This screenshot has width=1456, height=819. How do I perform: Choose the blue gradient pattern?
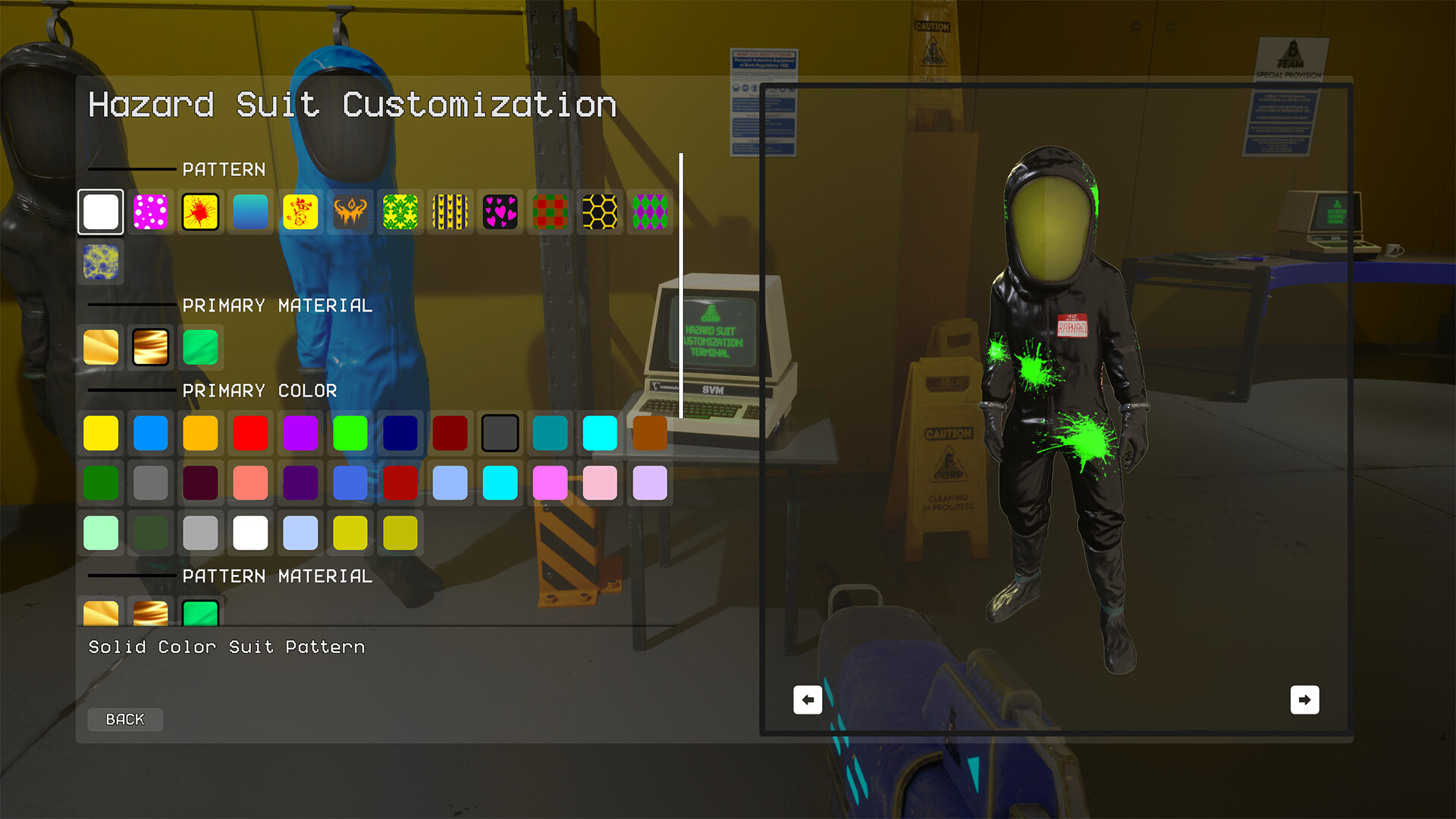coord(250,212)
